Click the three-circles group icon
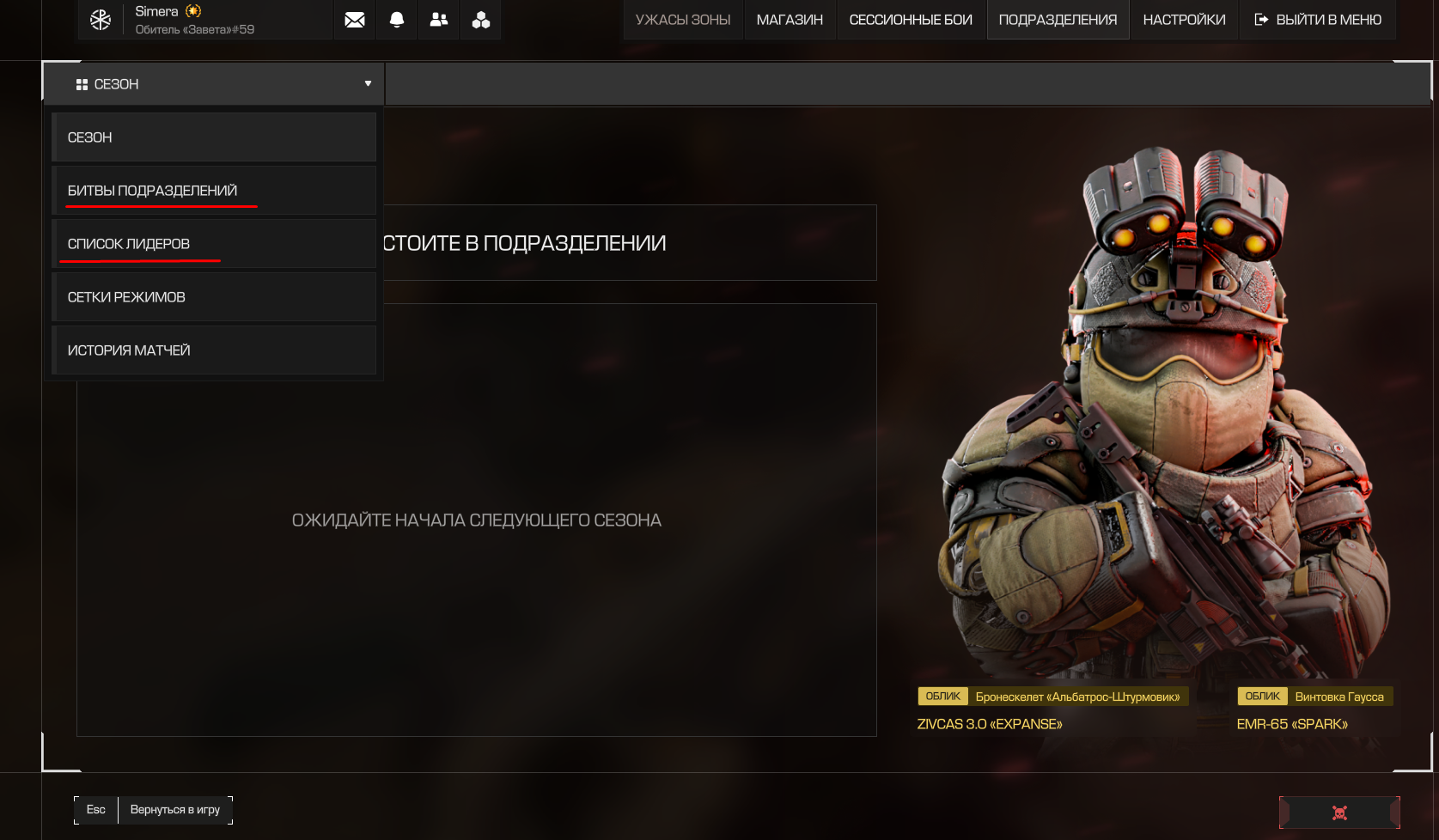 tap(481, 20)
